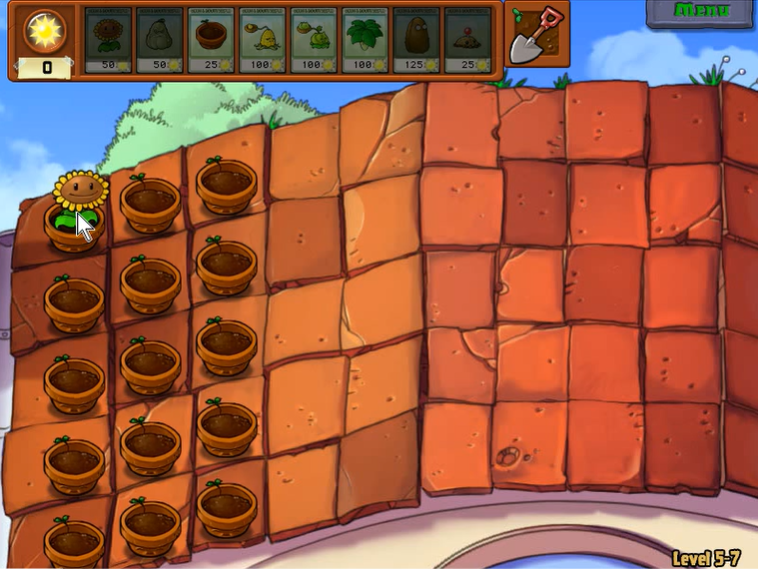Open the Menu button
The width and height of the screenshot is (758, 569).
(x=700, y=12)
